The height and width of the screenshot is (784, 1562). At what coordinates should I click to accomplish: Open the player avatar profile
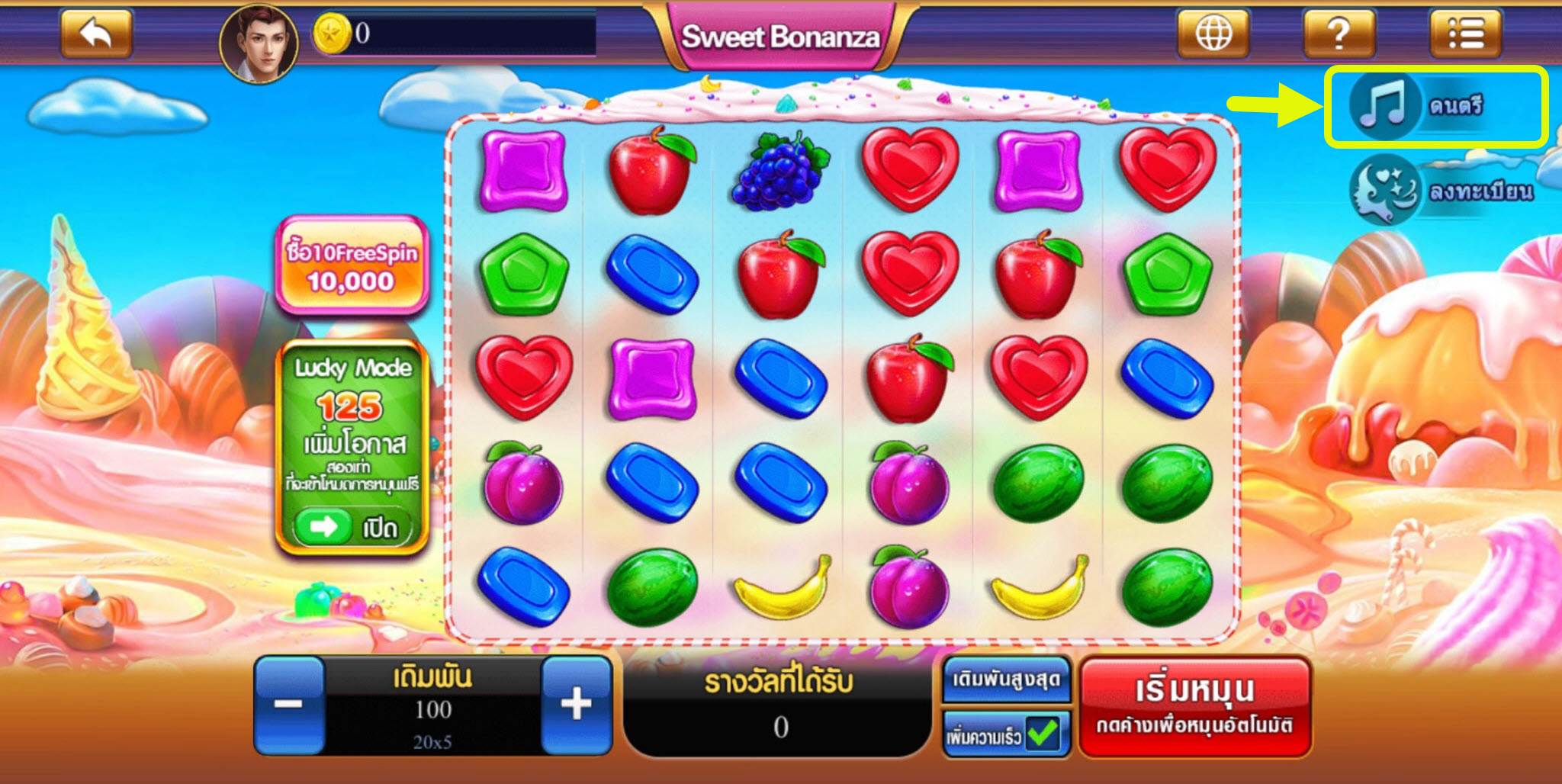pos(259,43)
